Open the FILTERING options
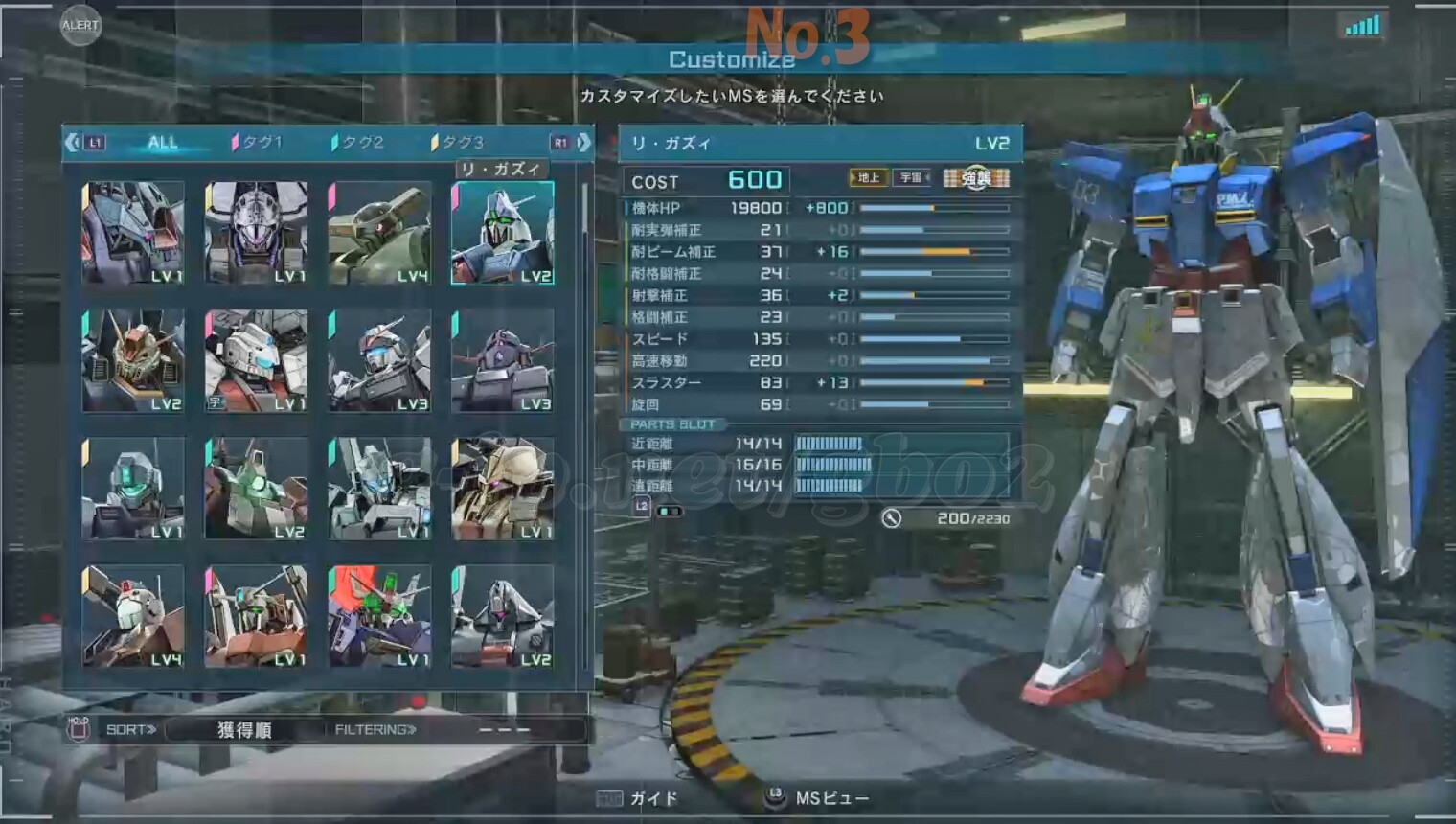 (375, 730)
